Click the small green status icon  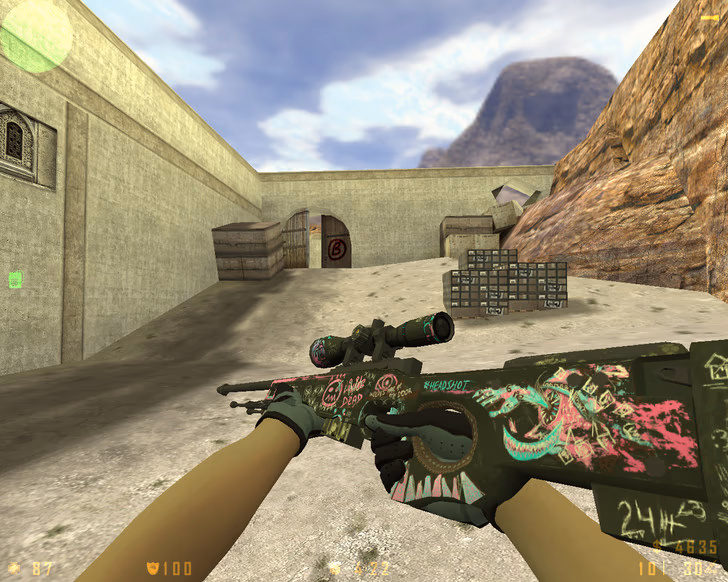point(15,280)
